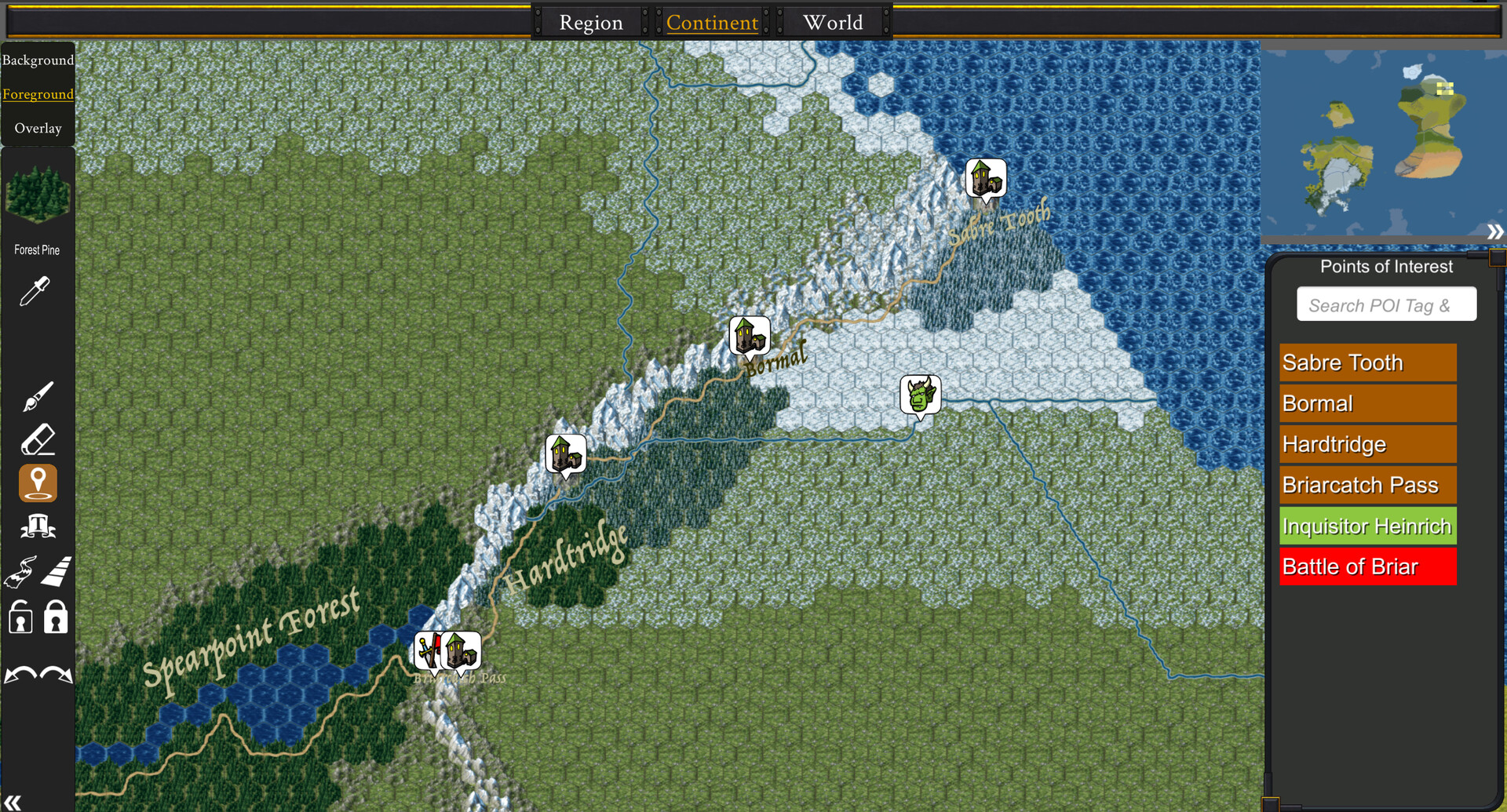The image size is (1507, 812).
Task: Open the text label tool
Action: [38, 526]
